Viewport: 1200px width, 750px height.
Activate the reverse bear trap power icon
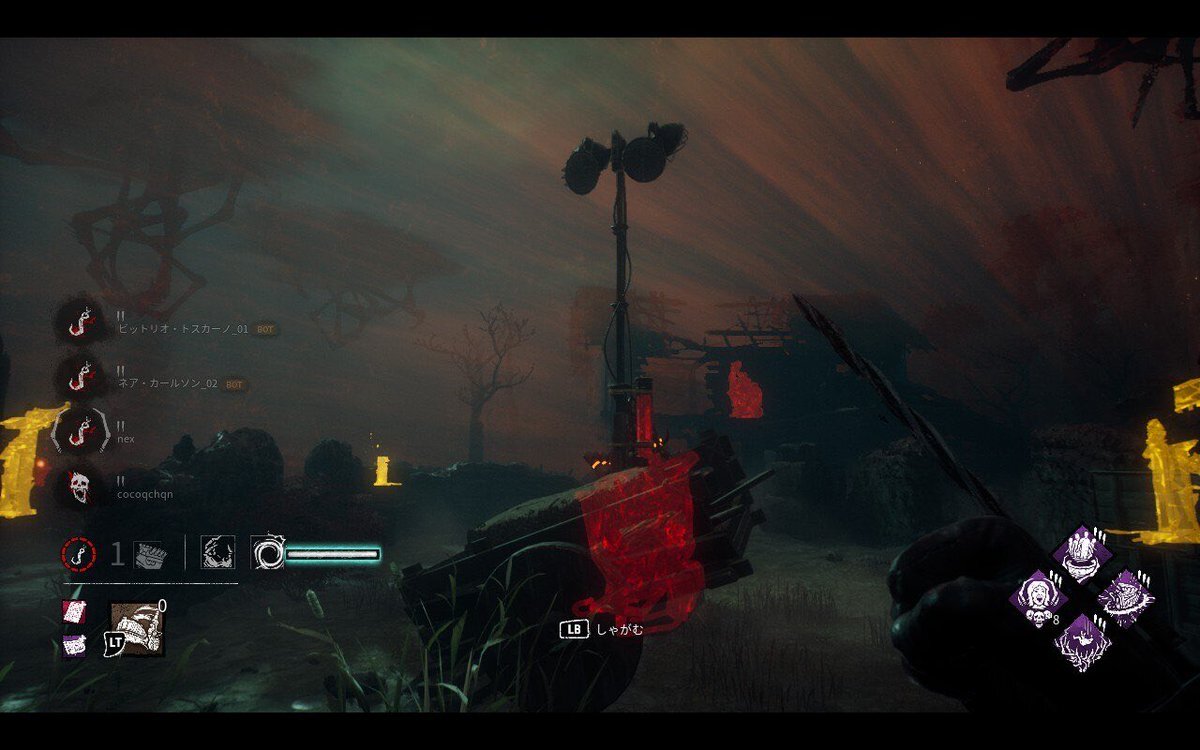tap(137, 628)
